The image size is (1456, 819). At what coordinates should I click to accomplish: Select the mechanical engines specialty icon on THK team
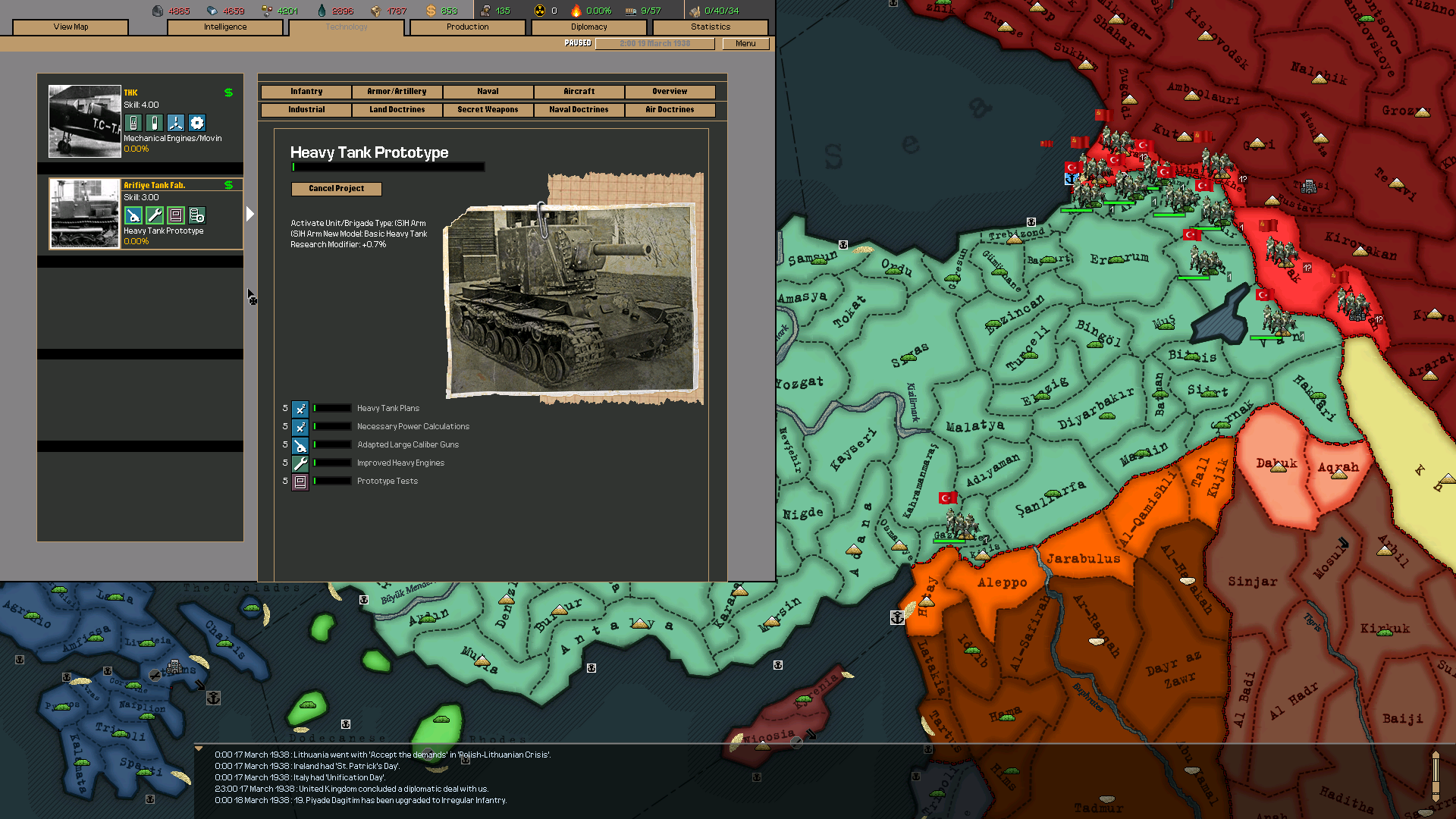[133, 122]
